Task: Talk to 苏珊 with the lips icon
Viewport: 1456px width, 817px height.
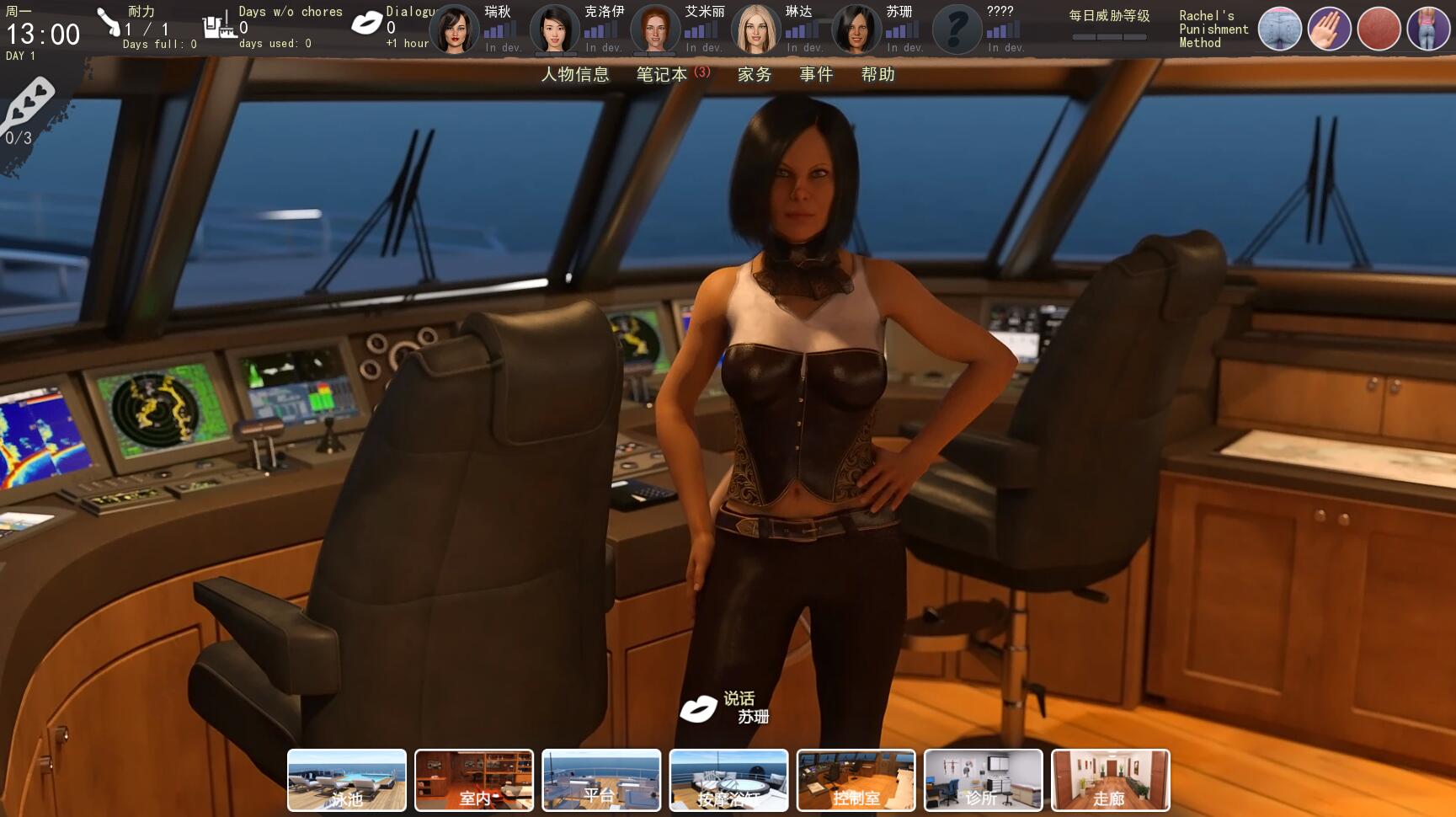Action: coord(698,708)
